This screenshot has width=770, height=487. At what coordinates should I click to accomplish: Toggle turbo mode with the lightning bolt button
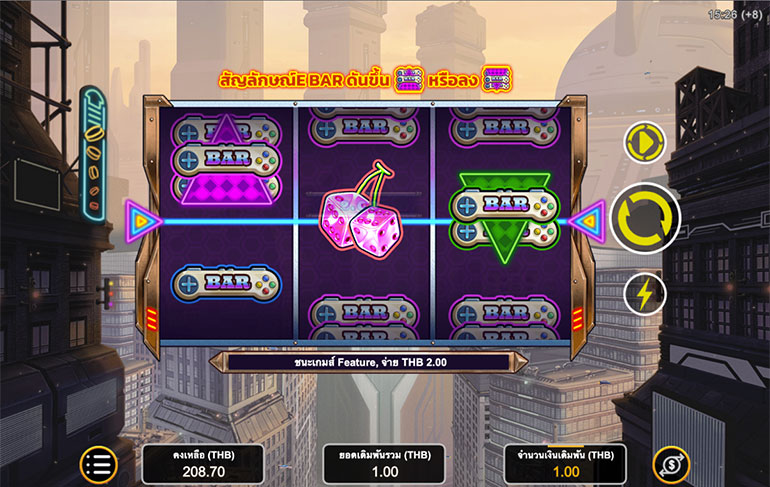645,295
